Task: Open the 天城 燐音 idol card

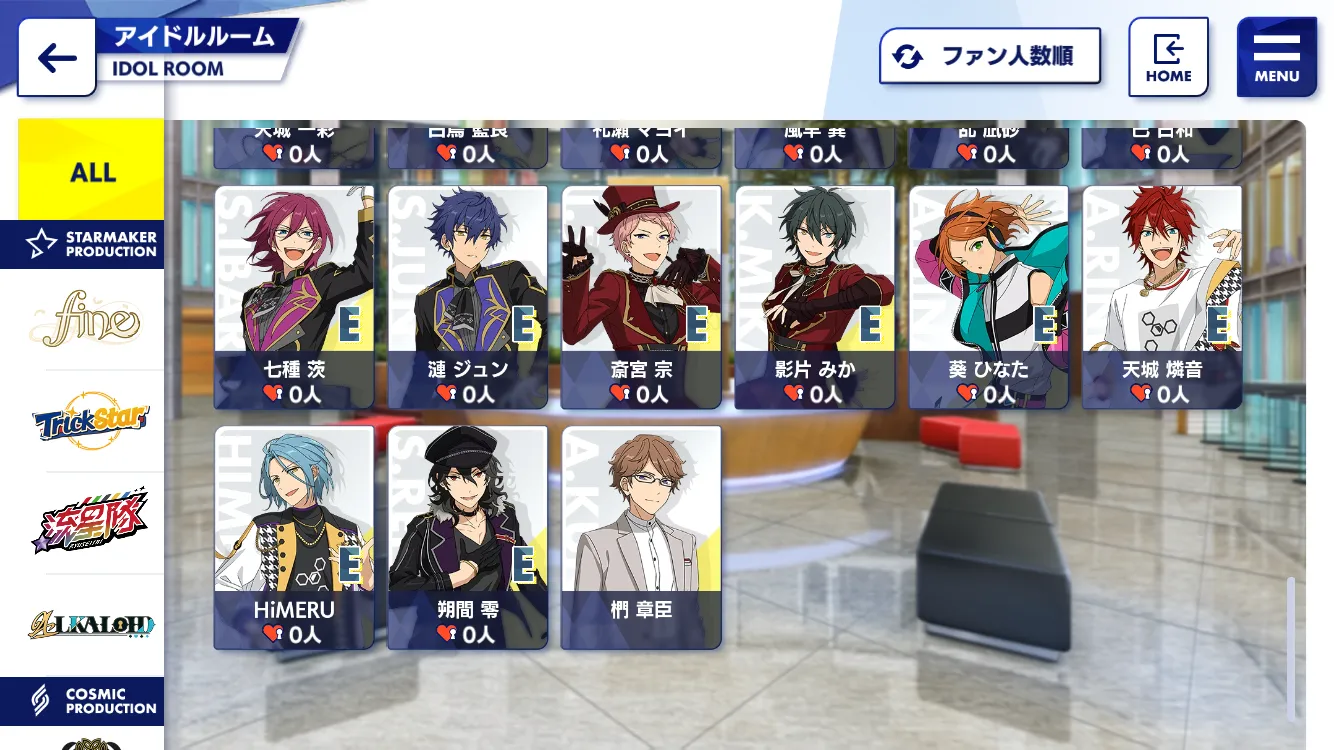Action: pos(1162,297)
